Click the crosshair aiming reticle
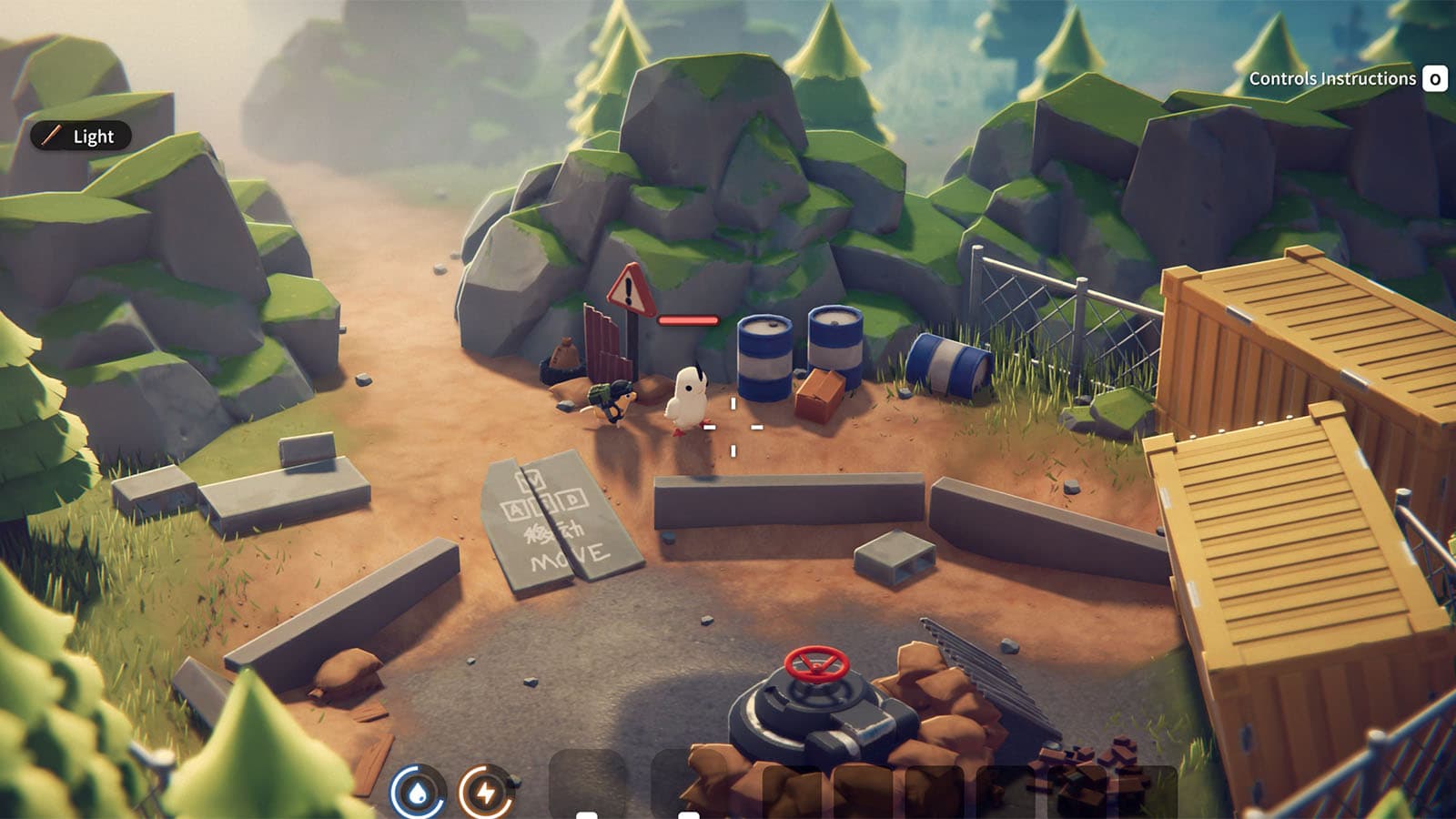The height and width of the screenshot is (819, 1456). point(733,426)
